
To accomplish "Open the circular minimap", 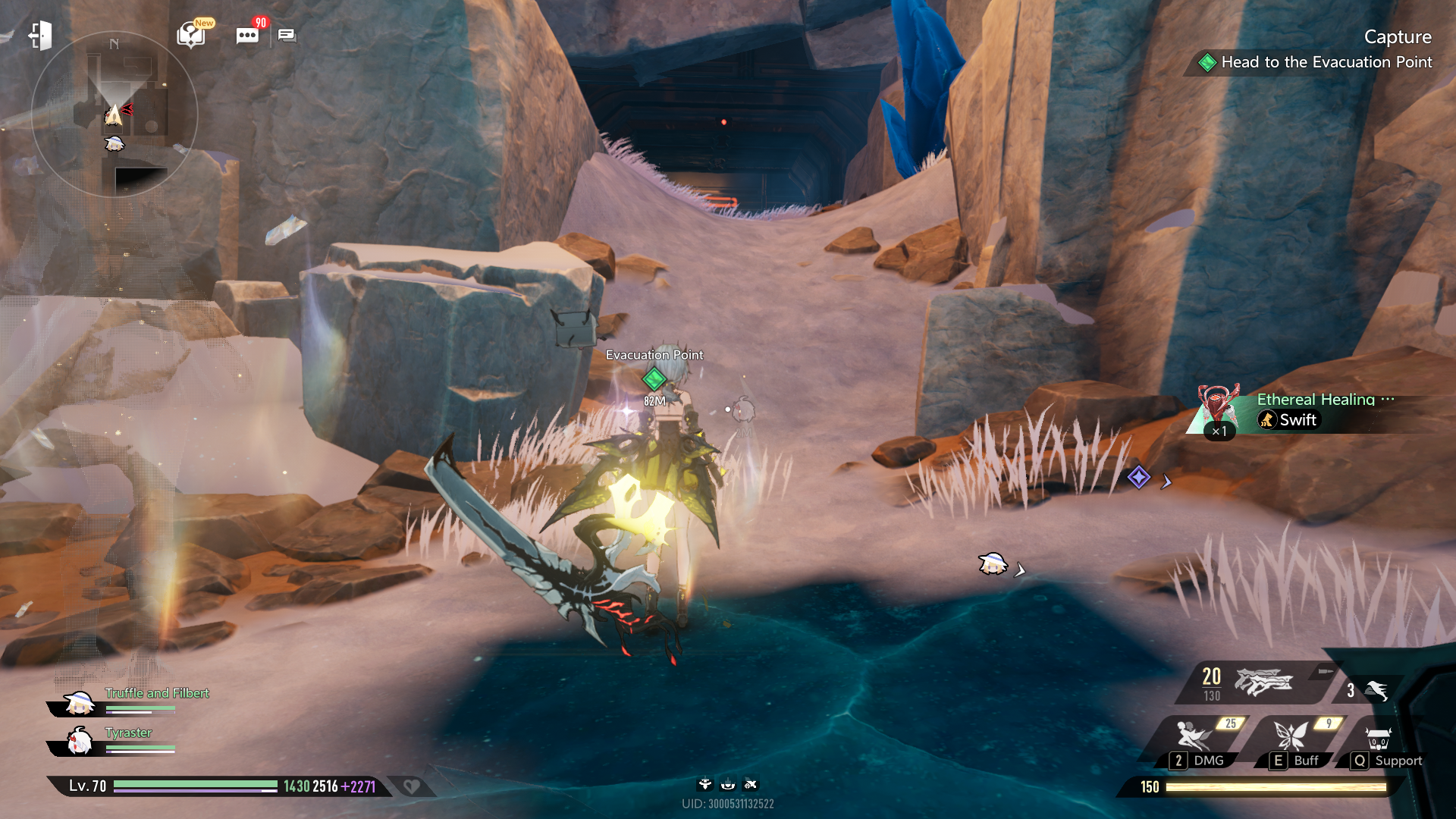I will click(x=115, y=115).
